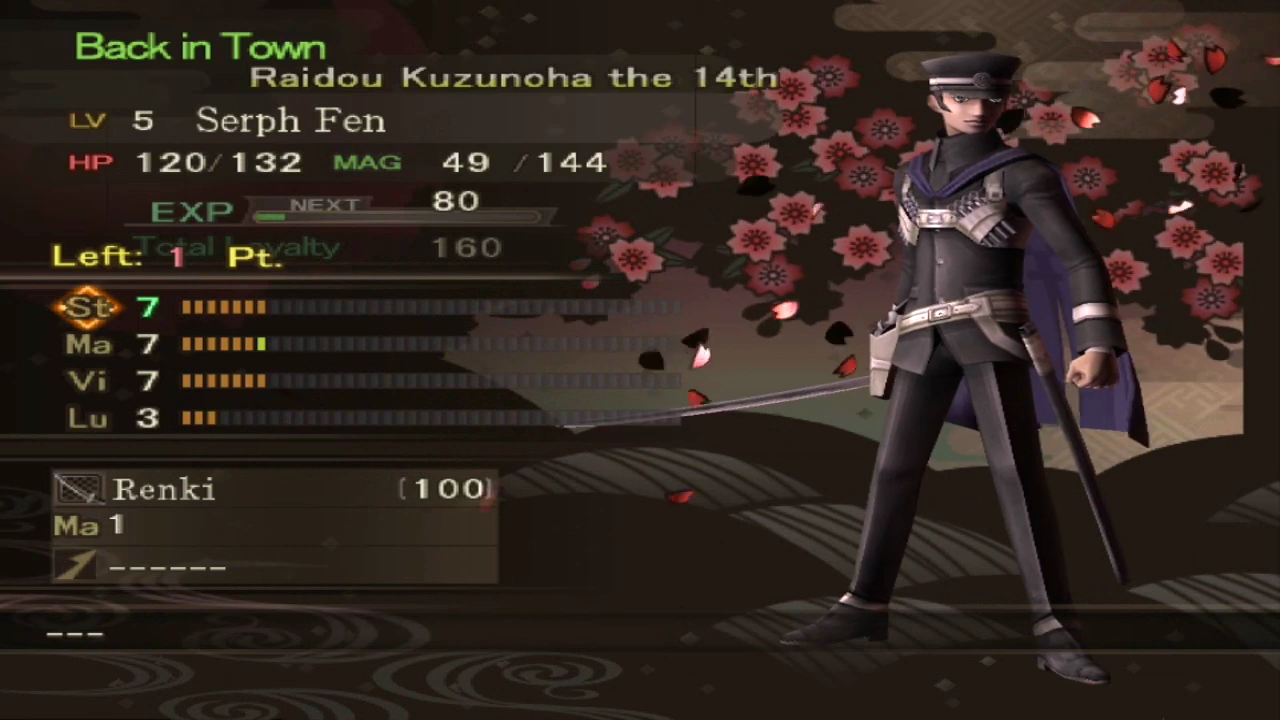
Task: Choose the Ma magic stat row
Action: tap(88, 345)
